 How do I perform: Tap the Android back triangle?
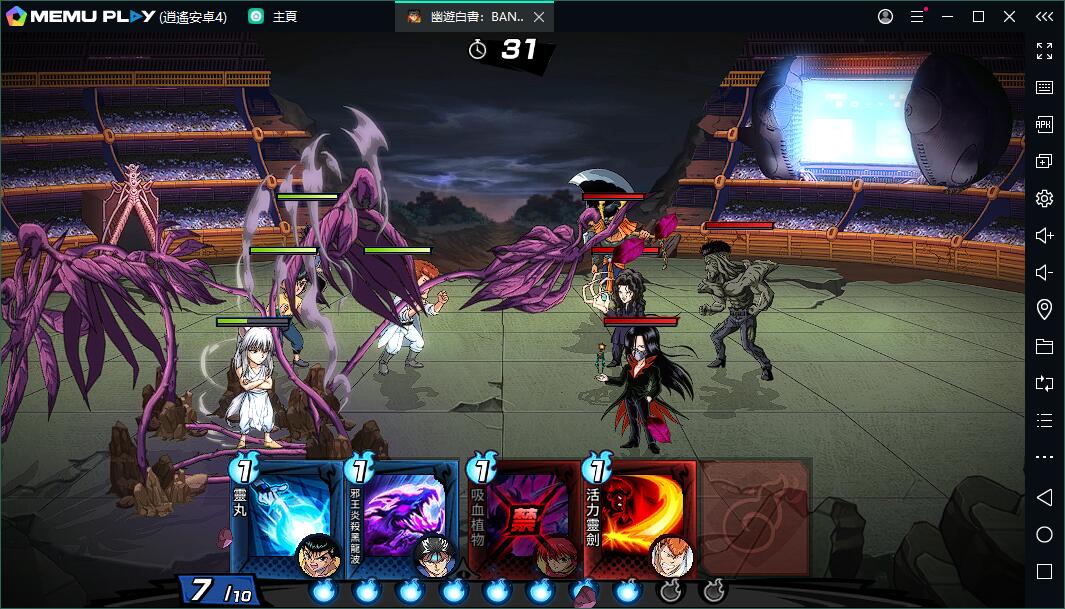(1044, 497)
